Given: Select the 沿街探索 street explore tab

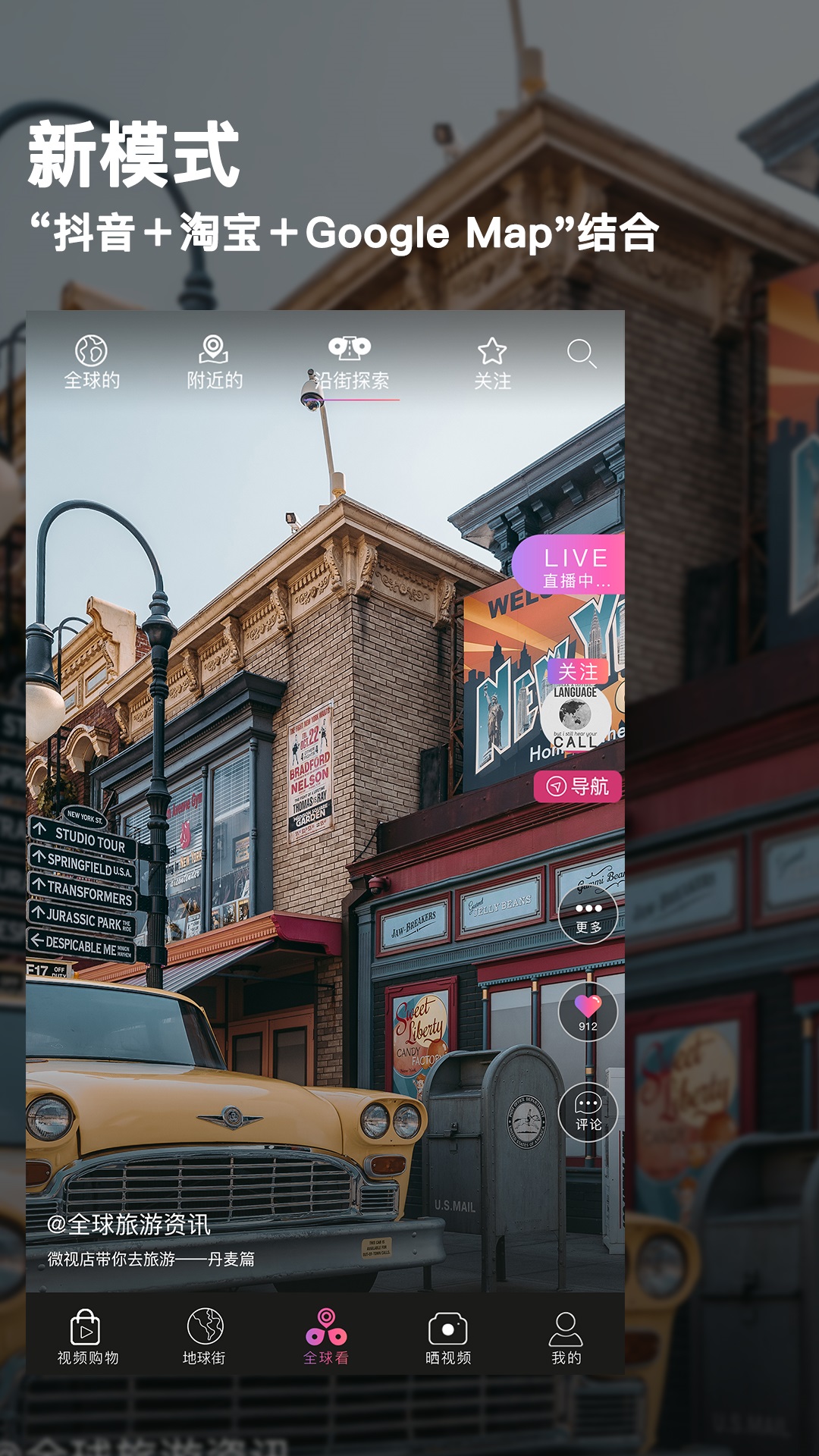Looking at the screenshot, I should pyautogui.click(x=350, y=362).
